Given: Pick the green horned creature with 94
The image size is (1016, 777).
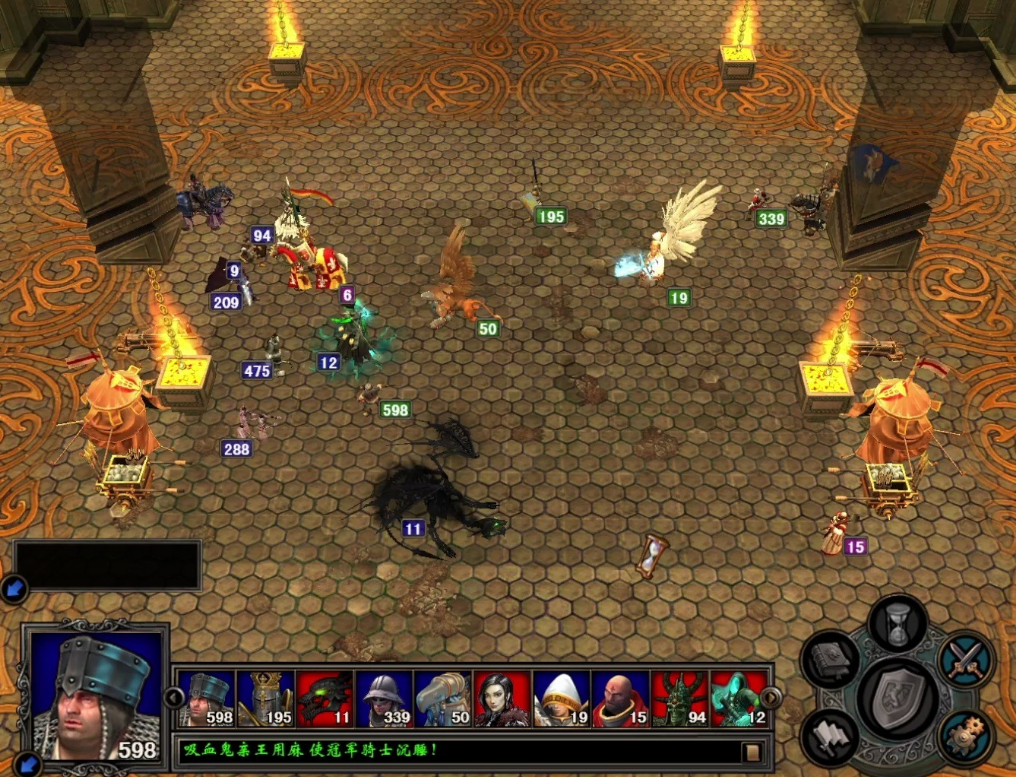Looking at the screenshot, I should point(679,699).
